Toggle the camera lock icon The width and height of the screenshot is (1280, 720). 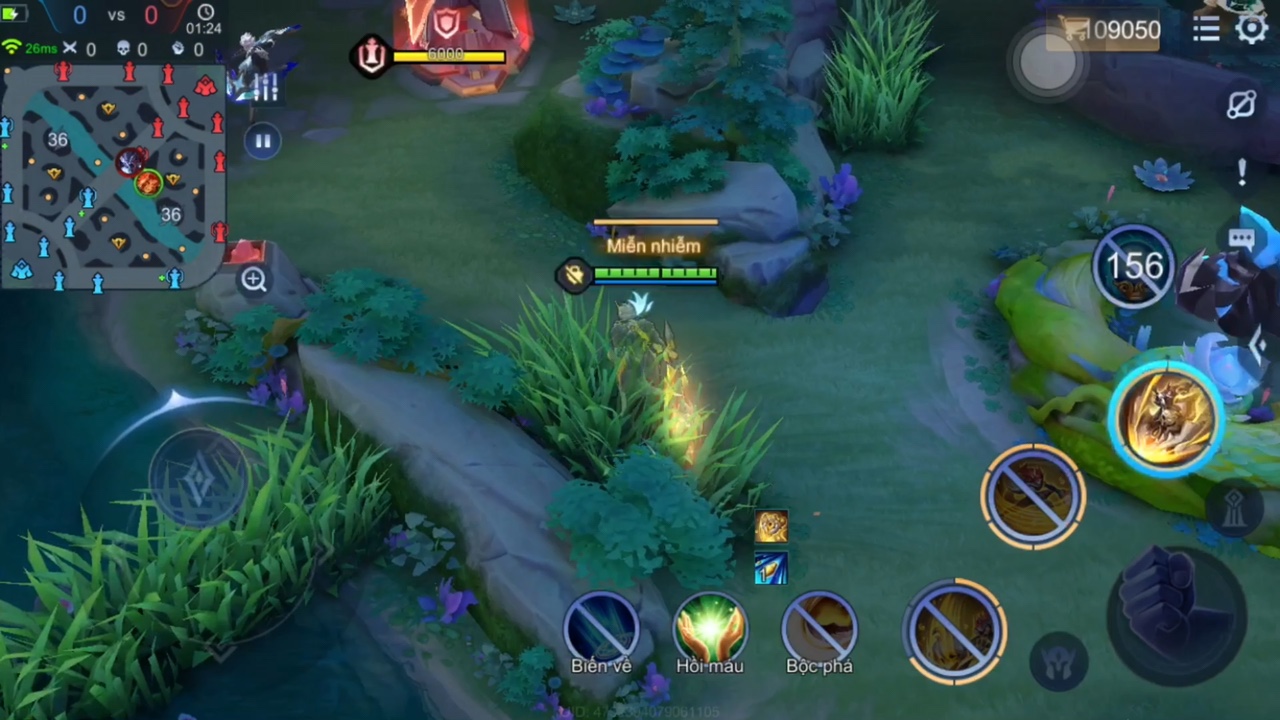click(x=1241, y=105)
